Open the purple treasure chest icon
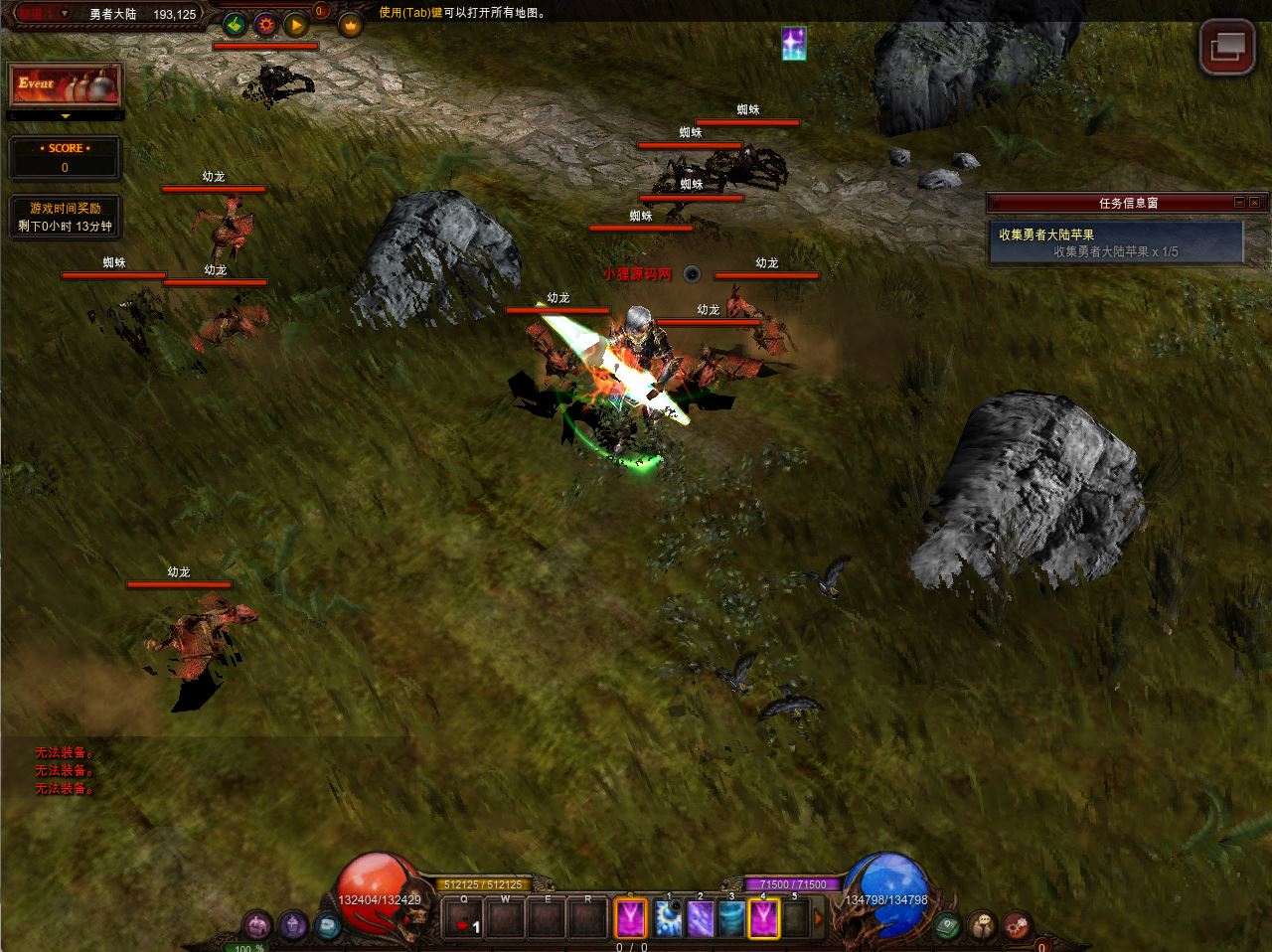Viewport: 1272px width, 952px height. [x=258, y=925]
